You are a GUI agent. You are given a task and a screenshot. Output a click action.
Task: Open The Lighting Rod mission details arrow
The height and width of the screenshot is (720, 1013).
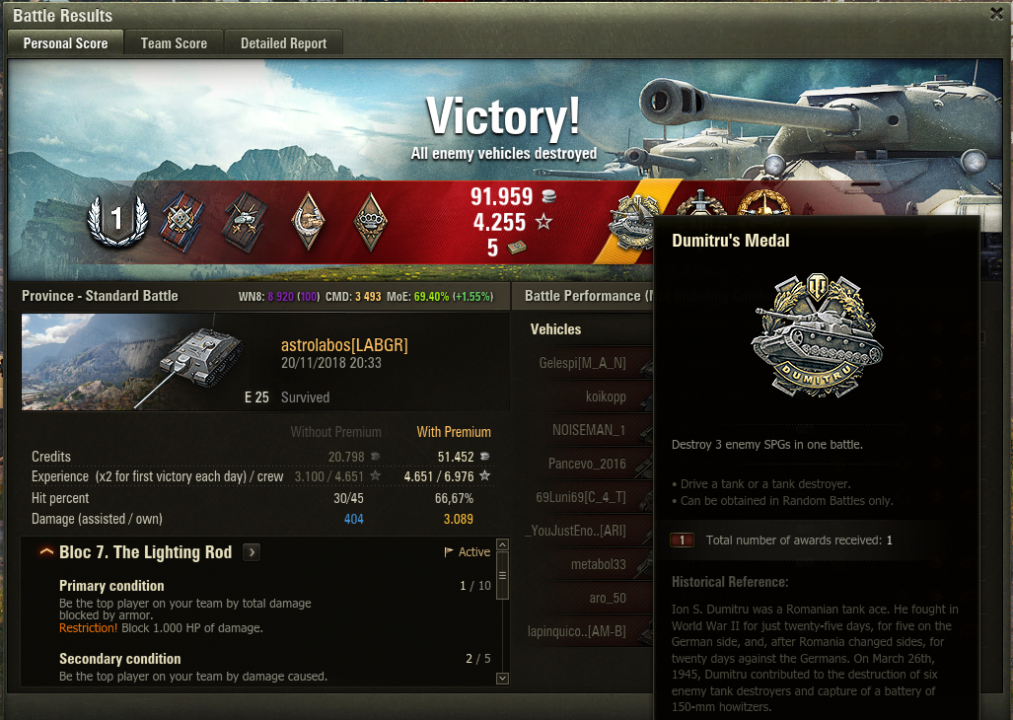click(251, 552)
